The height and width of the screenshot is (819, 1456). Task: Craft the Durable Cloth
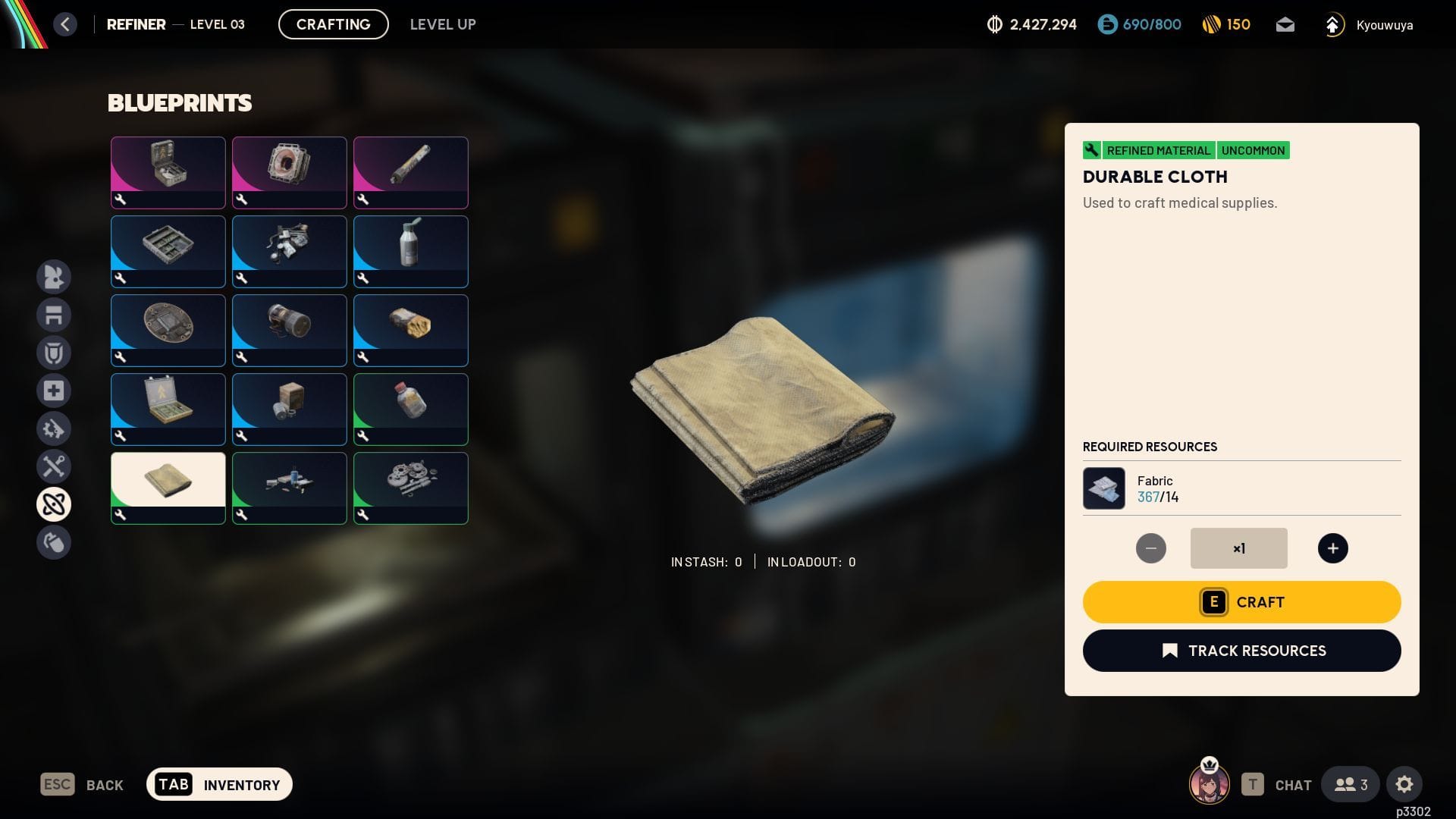tap(1241, 602)
